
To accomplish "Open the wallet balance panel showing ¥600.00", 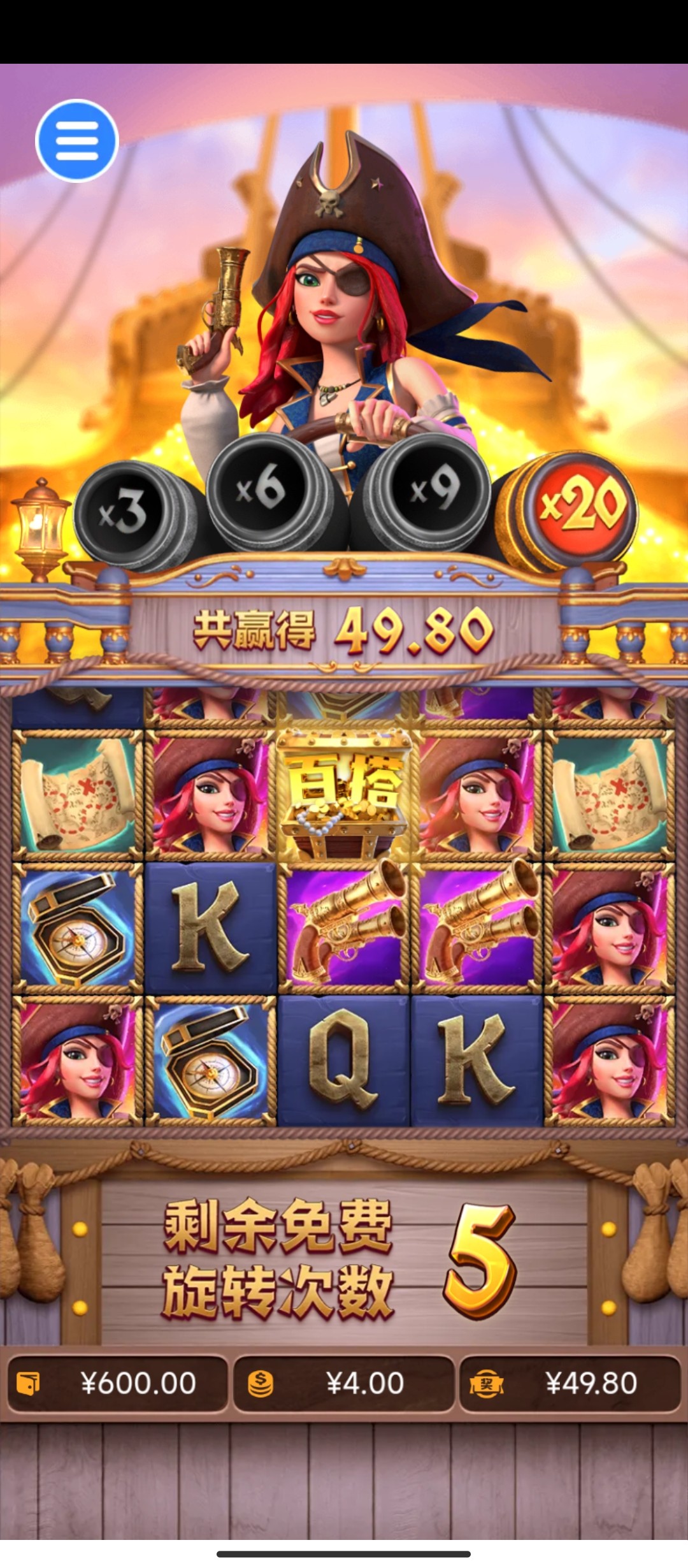I will tap(117, 1384).
